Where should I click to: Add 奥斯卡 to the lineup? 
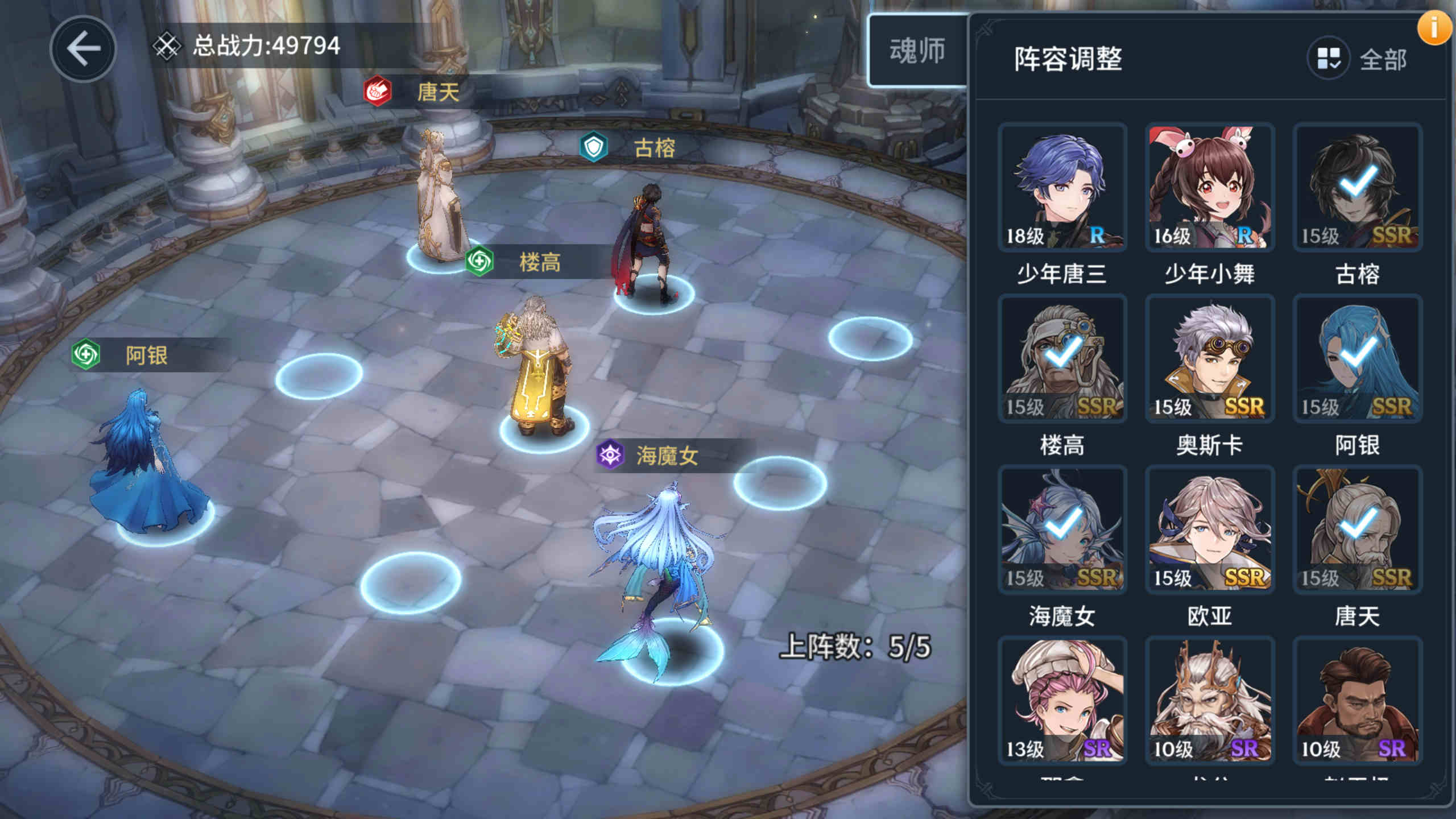click(x=1210, y=358)
